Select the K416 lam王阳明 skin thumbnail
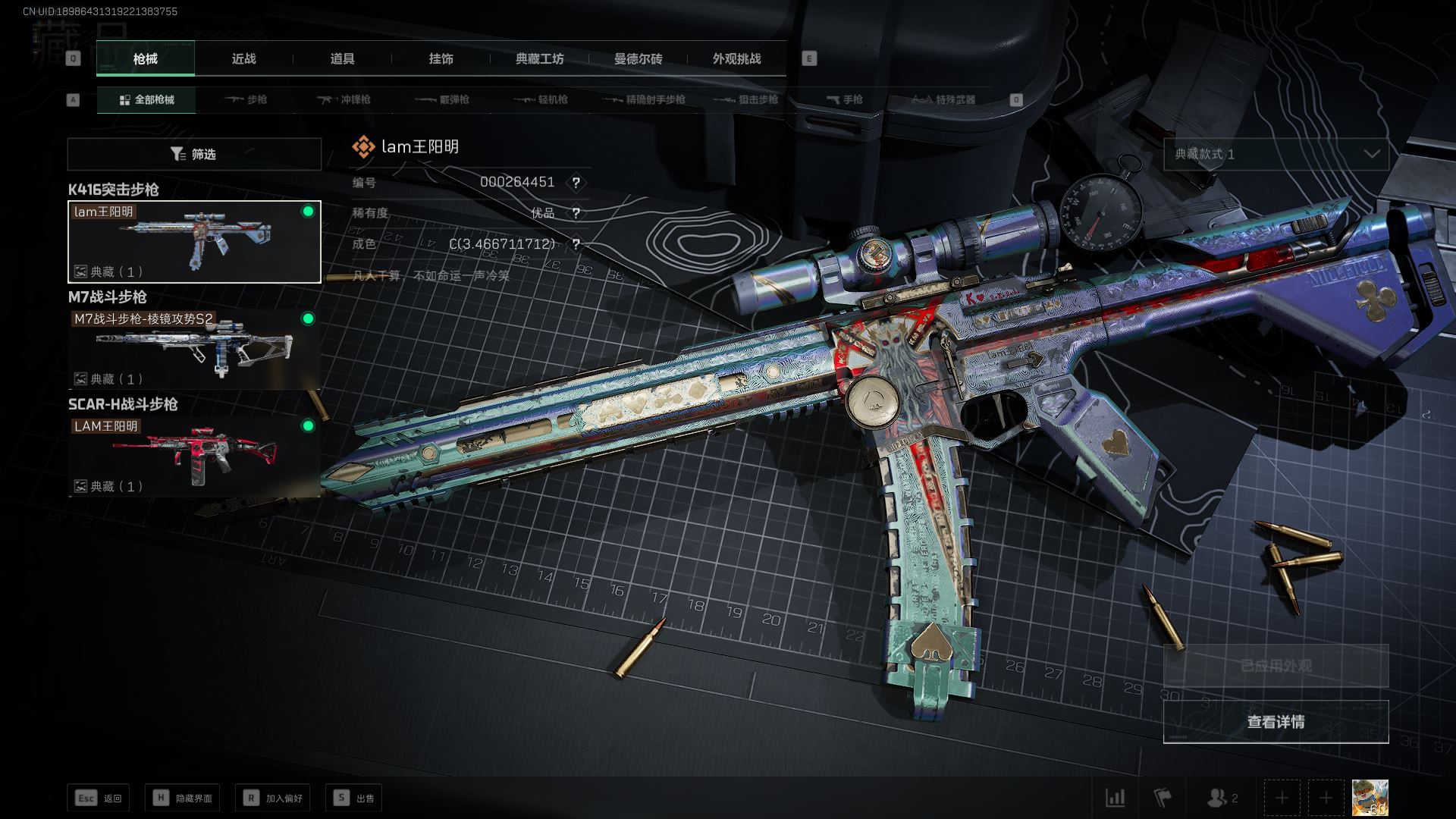The image size is (1456, 819). (194, 241)
